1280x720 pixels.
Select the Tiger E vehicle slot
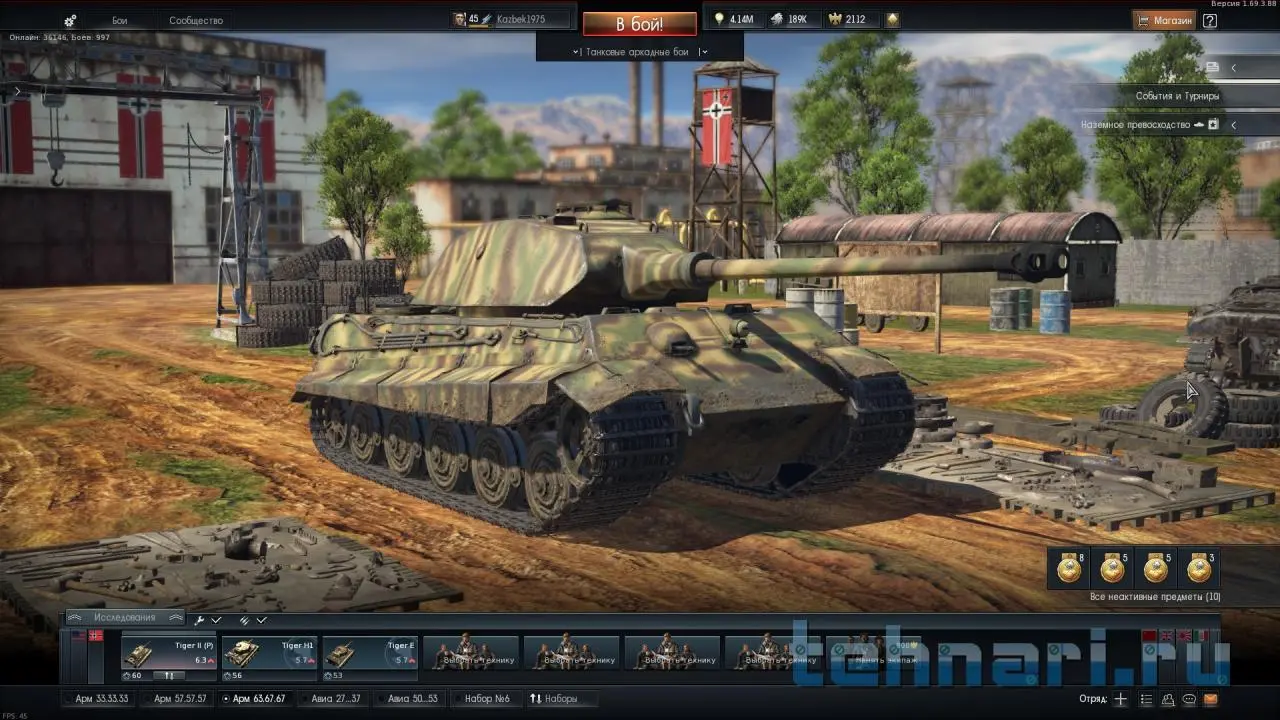coord(369,653)
